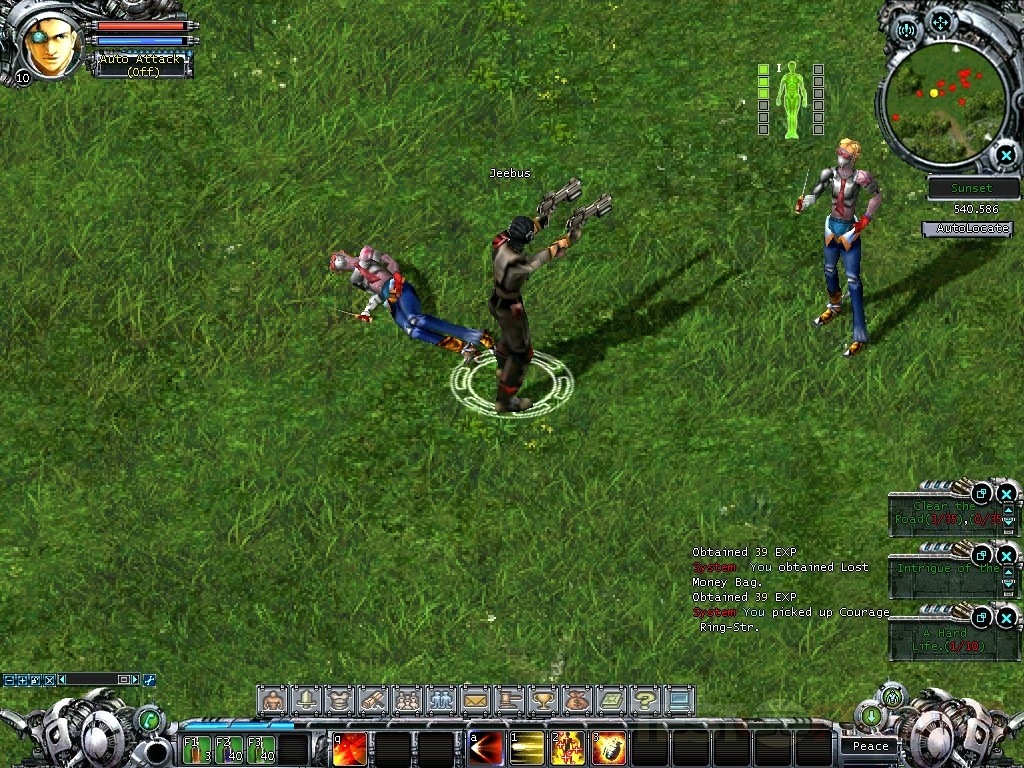Open the trophy menu icon
The image size is (1024, 768).
[x=543, y=700]
